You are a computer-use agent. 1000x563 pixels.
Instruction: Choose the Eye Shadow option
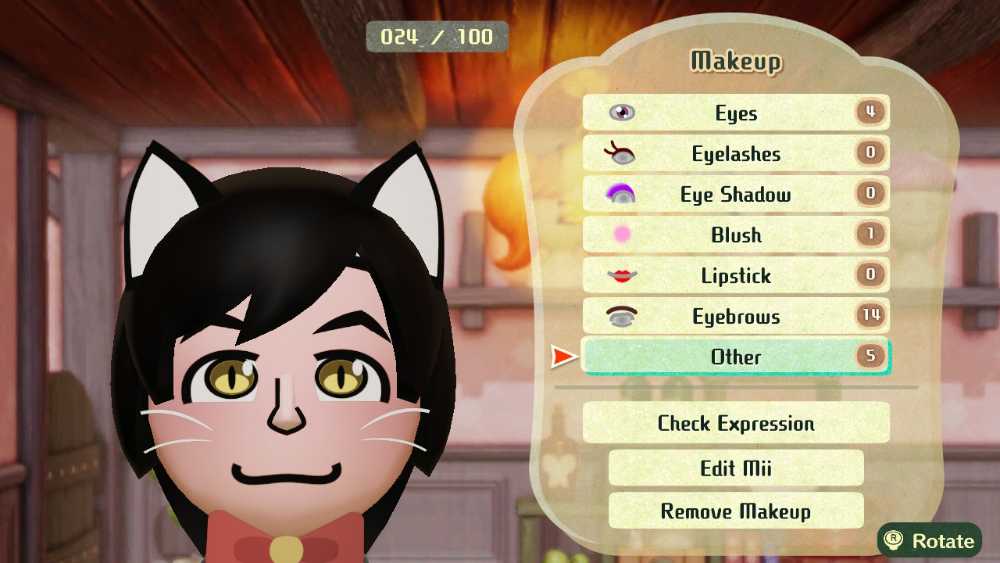[735, 195]
